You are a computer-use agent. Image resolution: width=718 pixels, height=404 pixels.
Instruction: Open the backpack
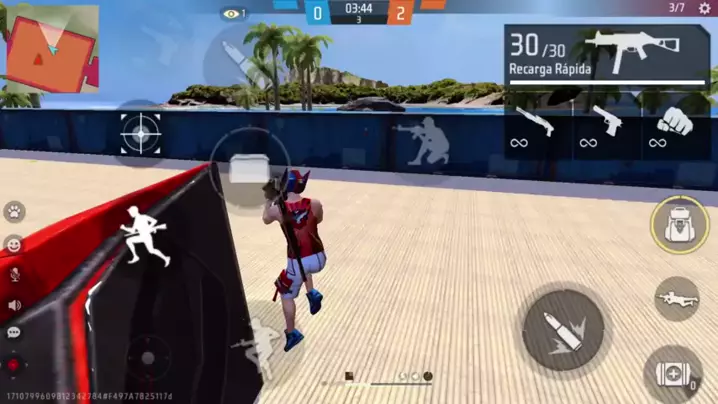coord(680,224)
